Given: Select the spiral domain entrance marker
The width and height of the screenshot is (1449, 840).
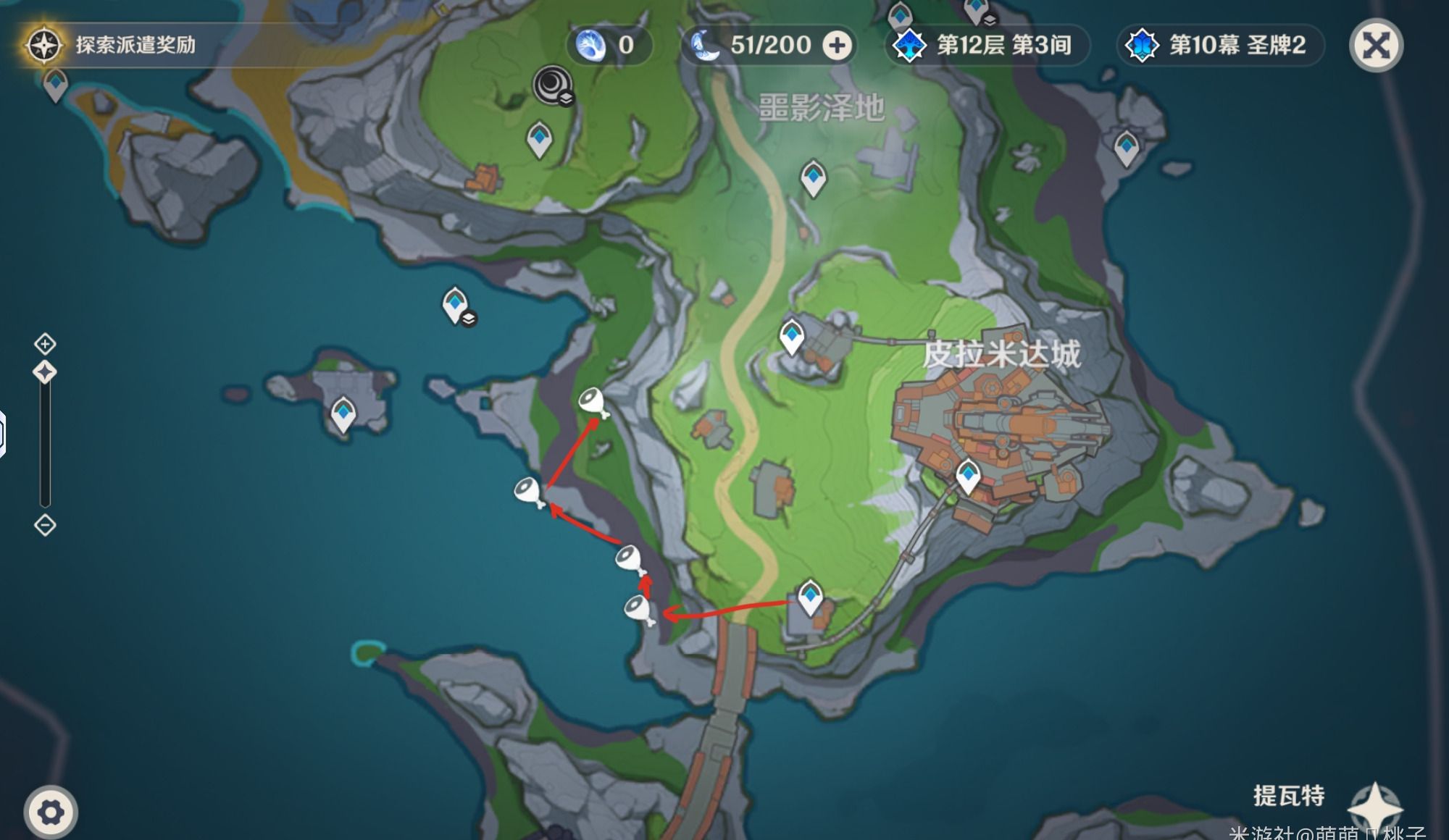Looking at the screenshot, I should point(553,85).
